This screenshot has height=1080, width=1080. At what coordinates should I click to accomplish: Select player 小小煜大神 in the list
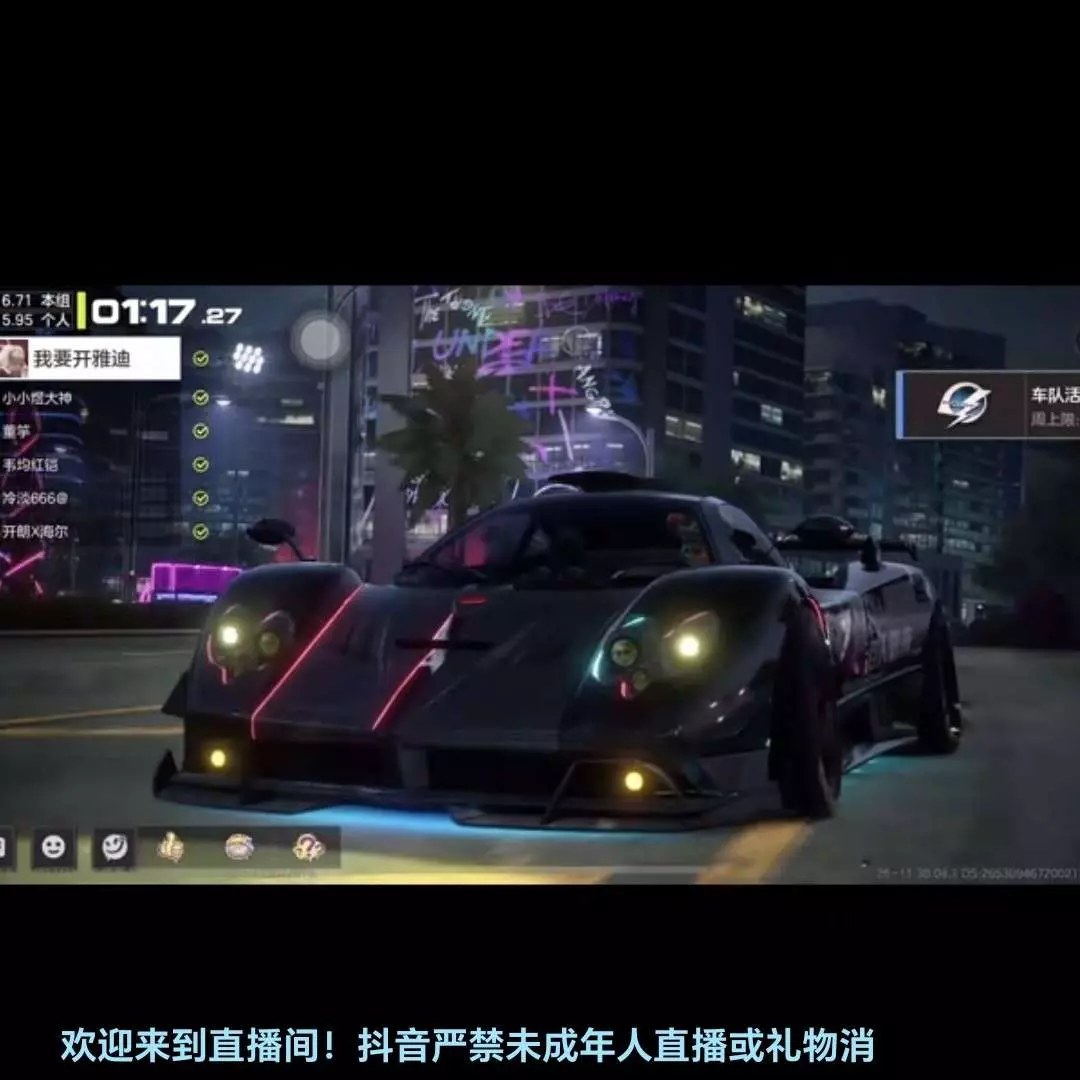click(x=40, y=398)
